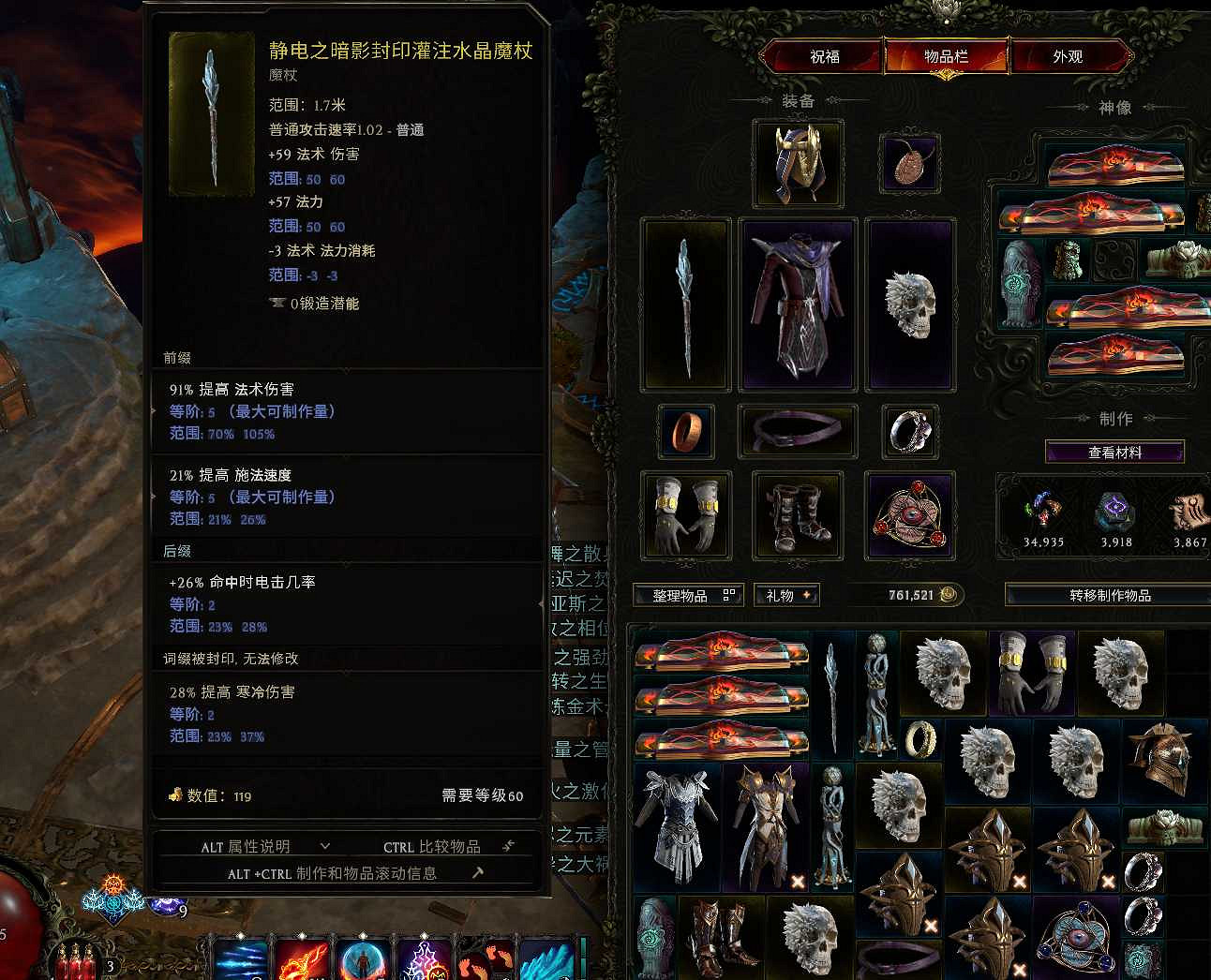Select the 物品栏 tab
1211x980 pixels.
click(946, 56)
